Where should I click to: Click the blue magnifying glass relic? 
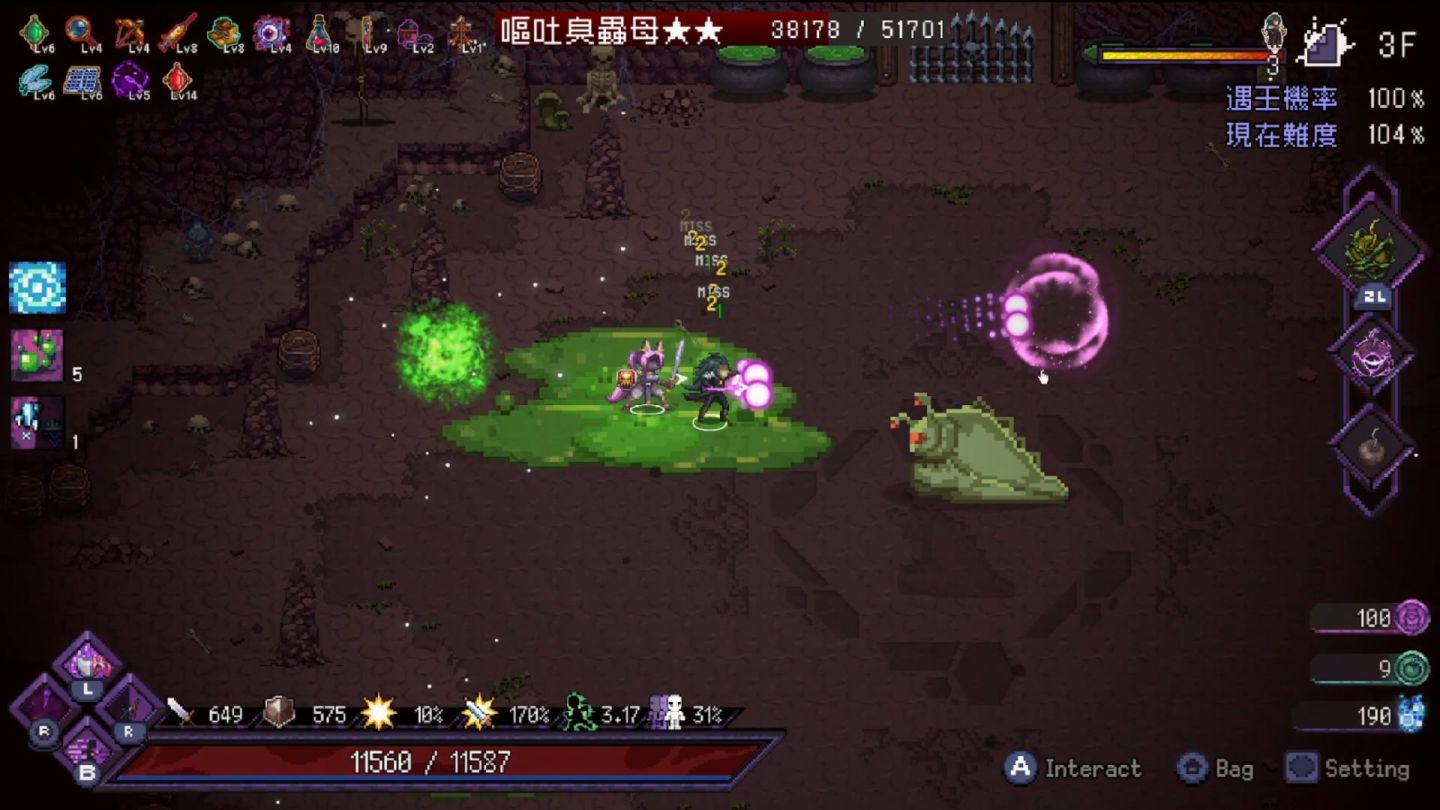[81, 32]
